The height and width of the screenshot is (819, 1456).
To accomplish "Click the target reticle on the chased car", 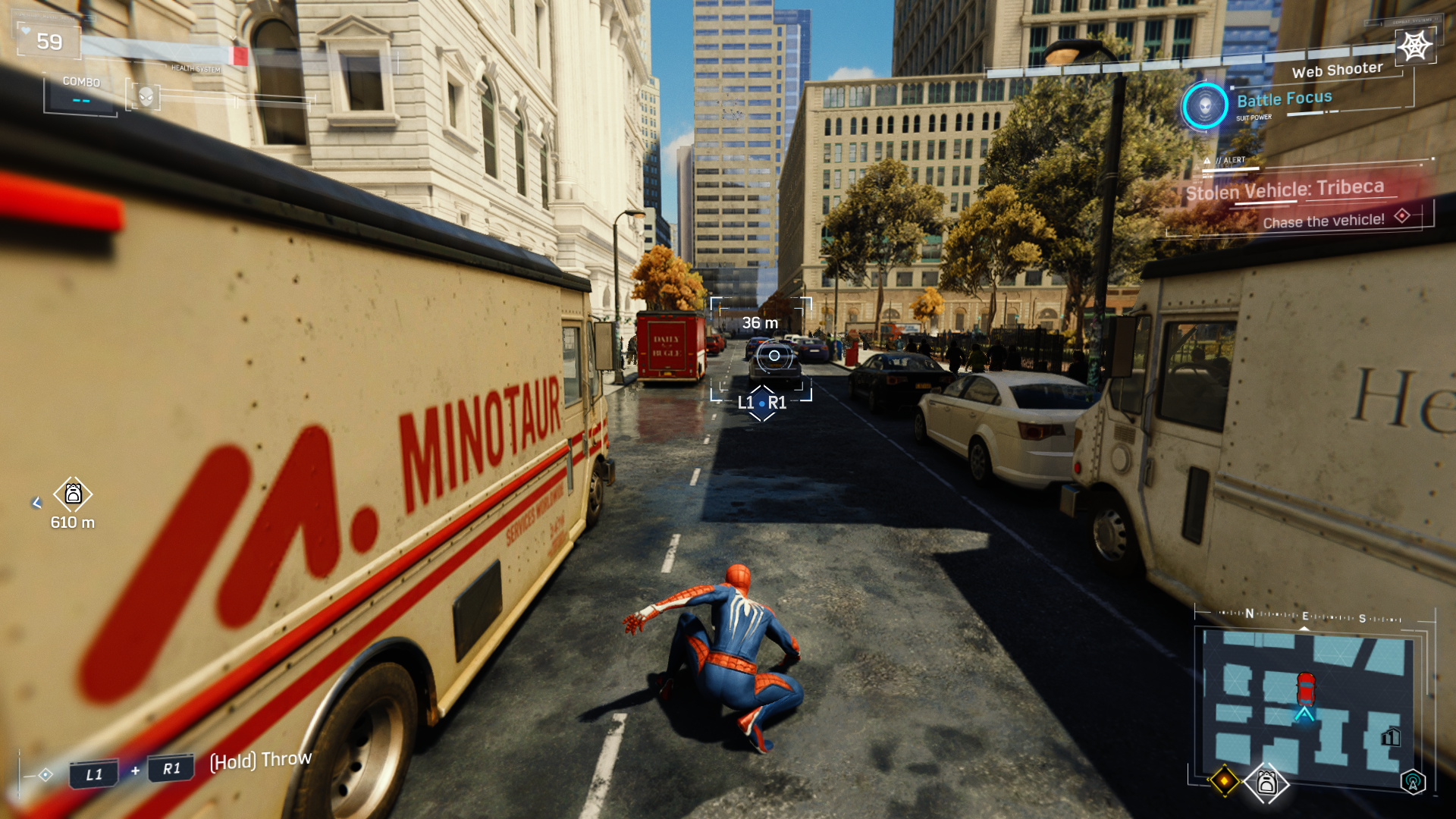I will pos(773,356).
